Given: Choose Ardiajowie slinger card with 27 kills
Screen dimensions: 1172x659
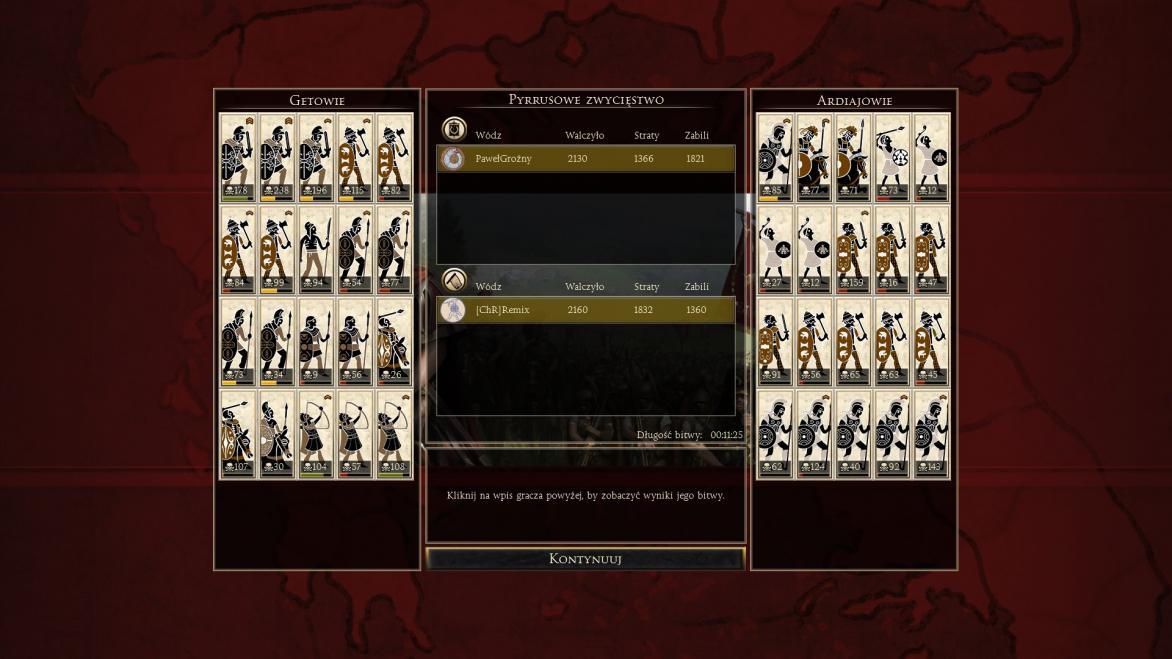Looking at the screenshot, I should tap(775, 250).
